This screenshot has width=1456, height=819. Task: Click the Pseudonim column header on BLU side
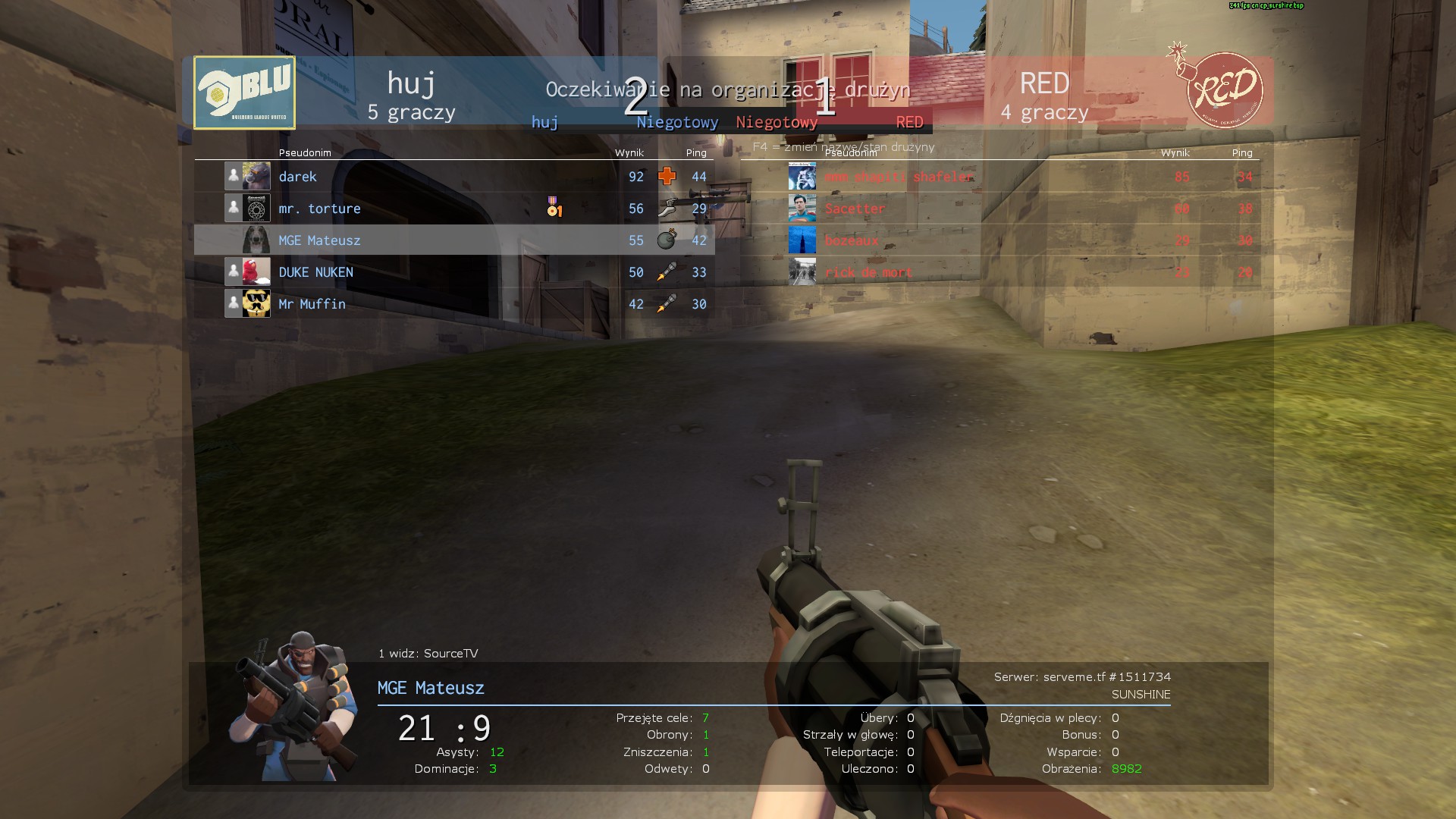305,152
